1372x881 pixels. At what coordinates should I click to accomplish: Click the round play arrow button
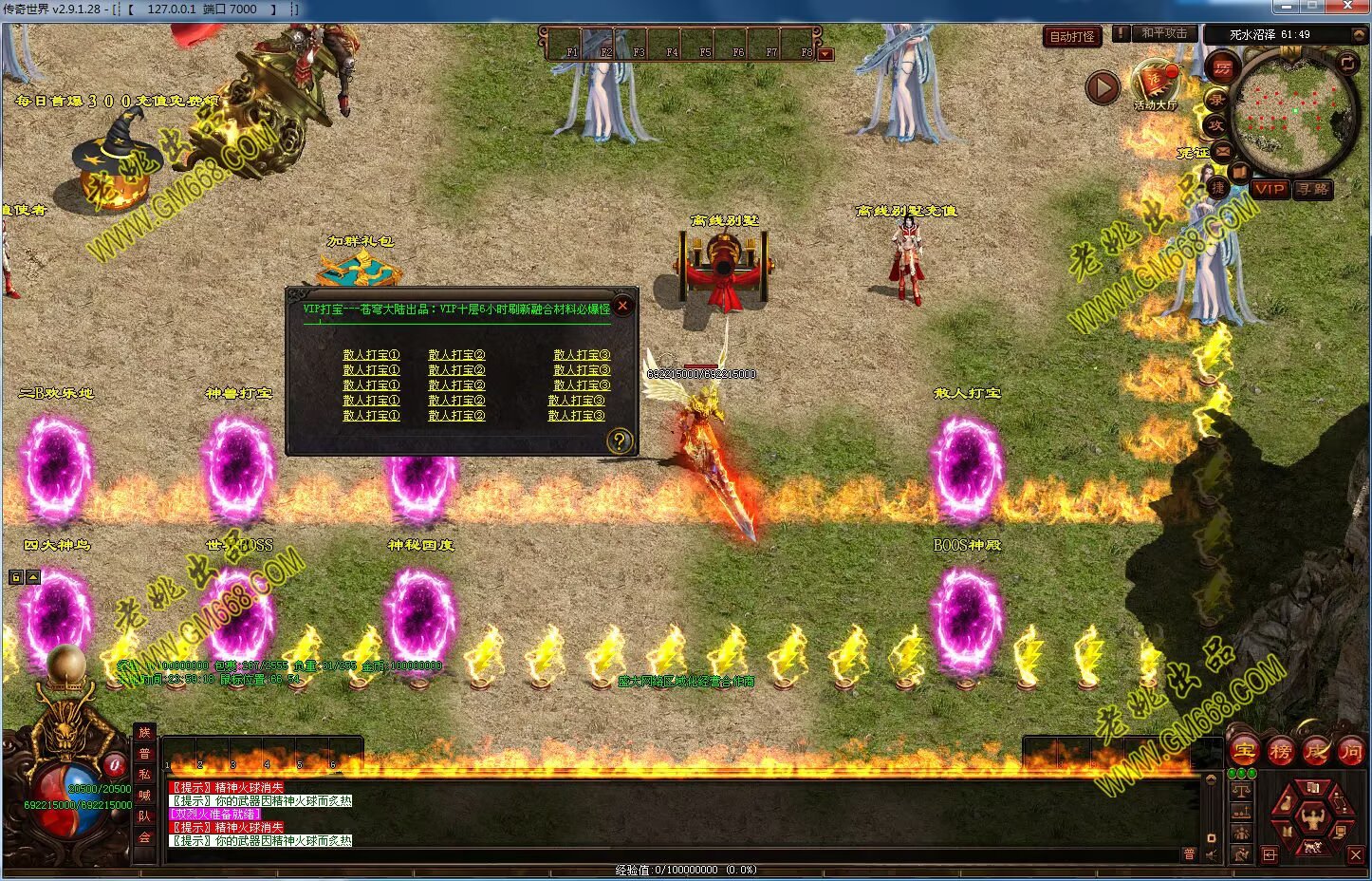click(x=1103, y=88)
